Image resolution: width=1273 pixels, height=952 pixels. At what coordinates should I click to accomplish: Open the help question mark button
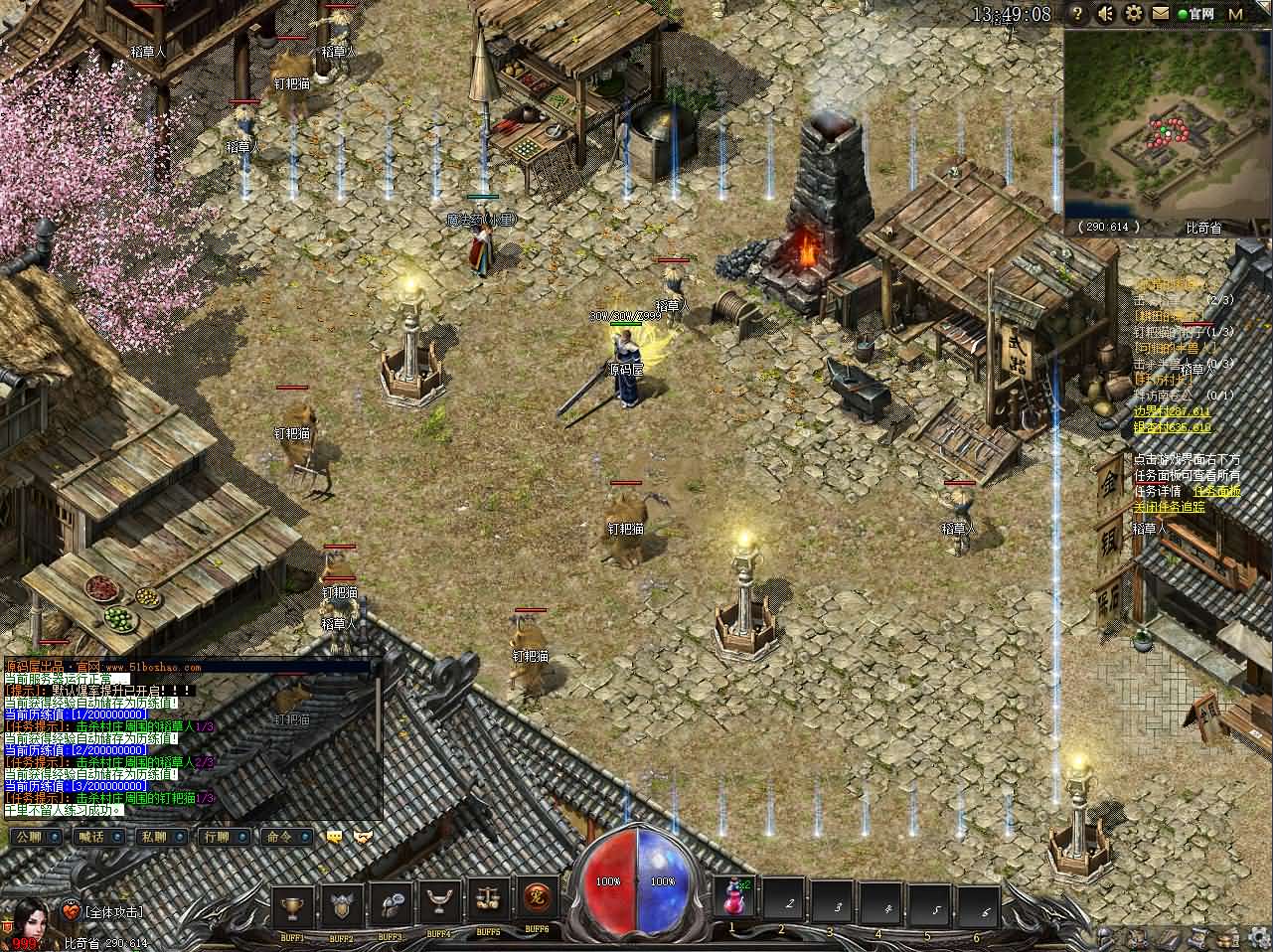pos(1077,14)
